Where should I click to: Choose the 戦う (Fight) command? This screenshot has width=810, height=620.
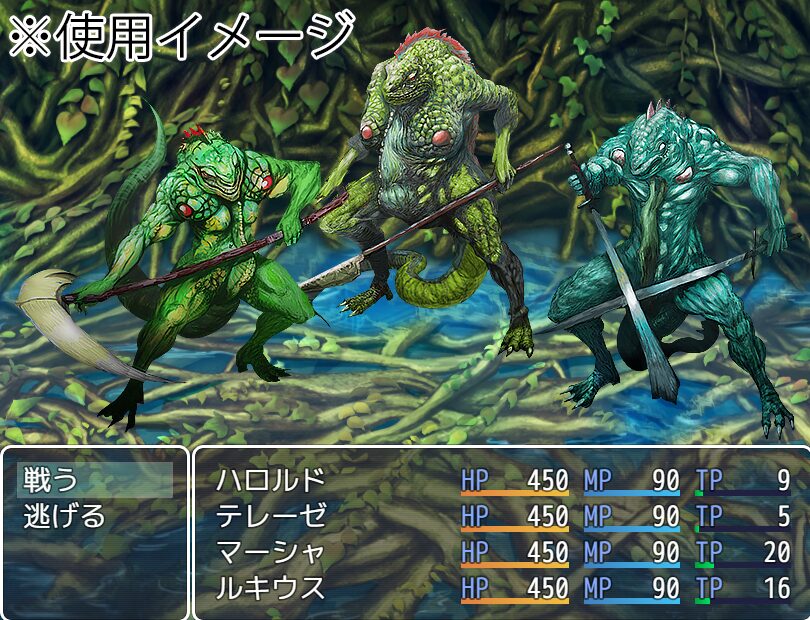coord(50,481)
